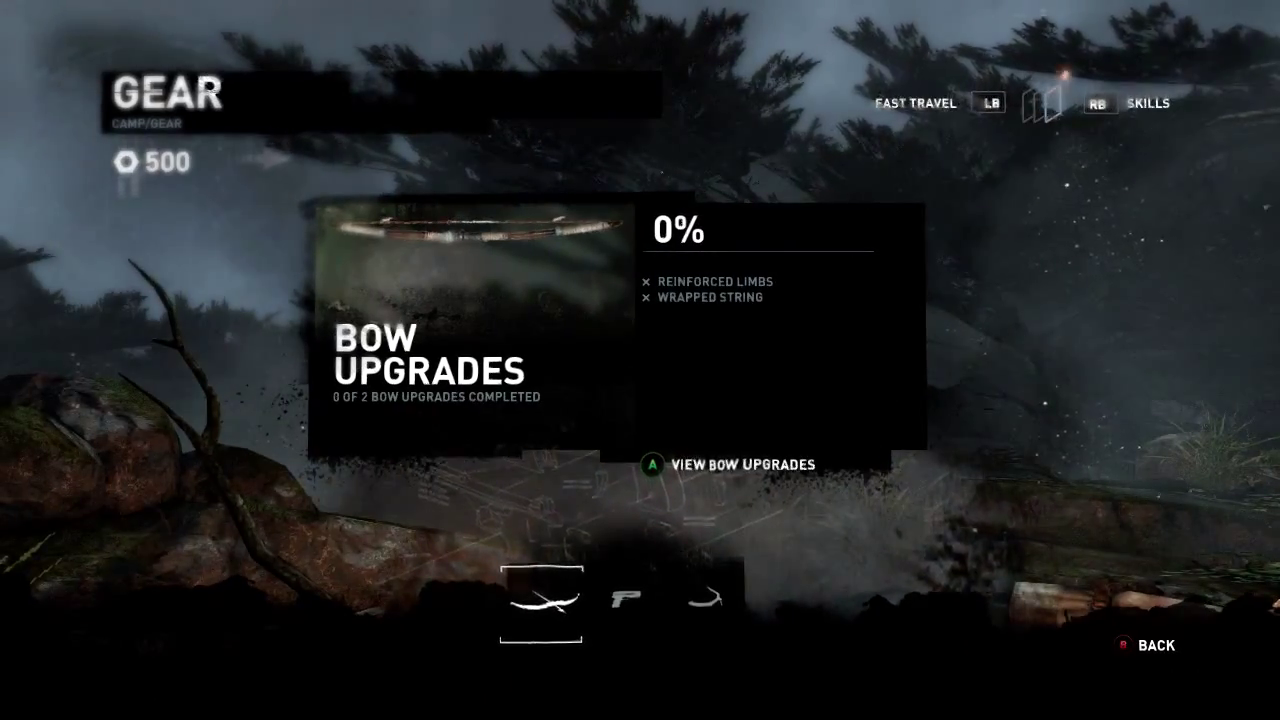Select the climbing axe icon

click(706, 598)
